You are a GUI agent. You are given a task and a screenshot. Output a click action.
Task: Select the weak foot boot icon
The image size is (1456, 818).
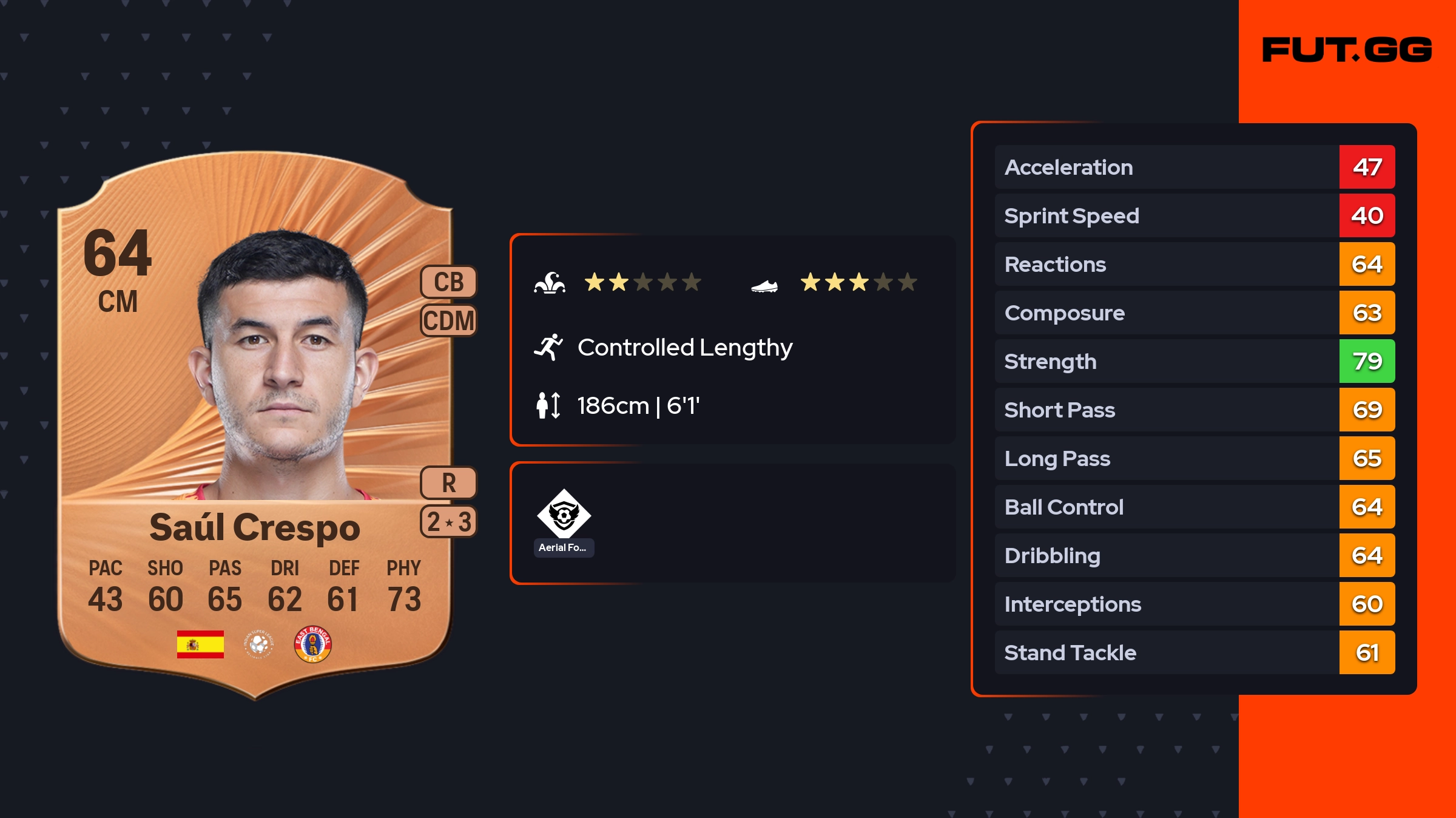point(764,286)
